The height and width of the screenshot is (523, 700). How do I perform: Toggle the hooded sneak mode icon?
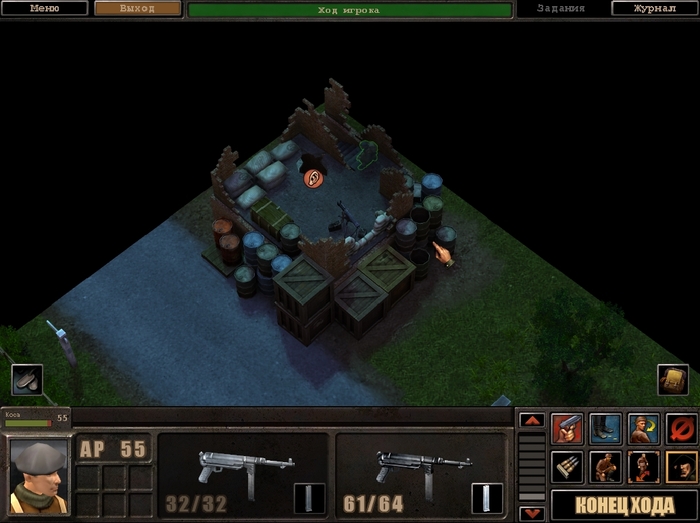681,466
